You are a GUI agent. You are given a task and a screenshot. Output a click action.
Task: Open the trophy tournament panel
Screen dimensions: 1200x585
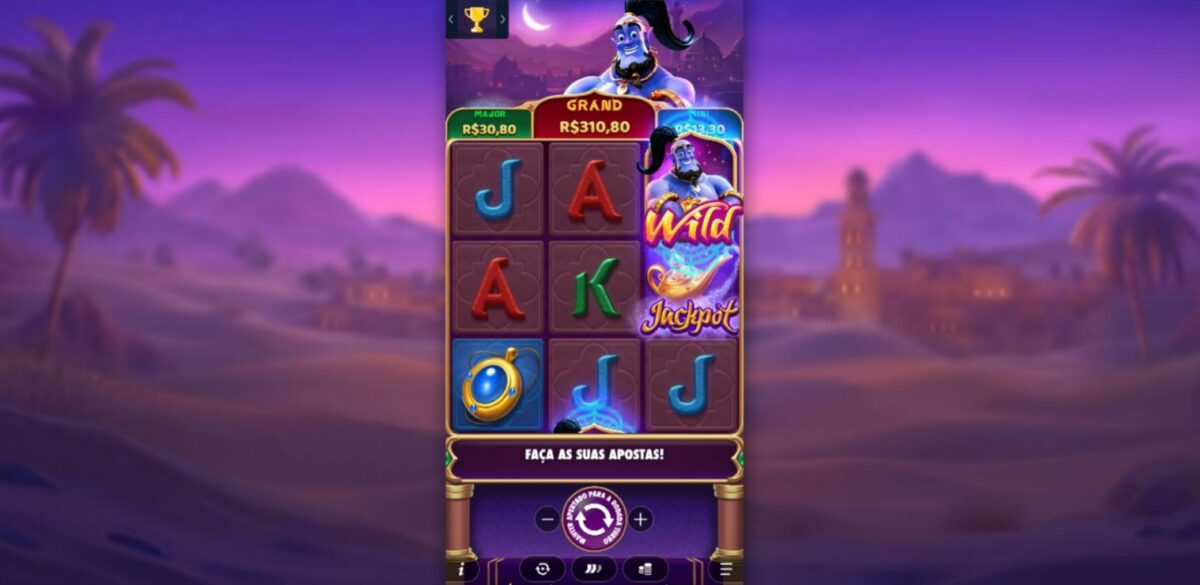(477, 18)
